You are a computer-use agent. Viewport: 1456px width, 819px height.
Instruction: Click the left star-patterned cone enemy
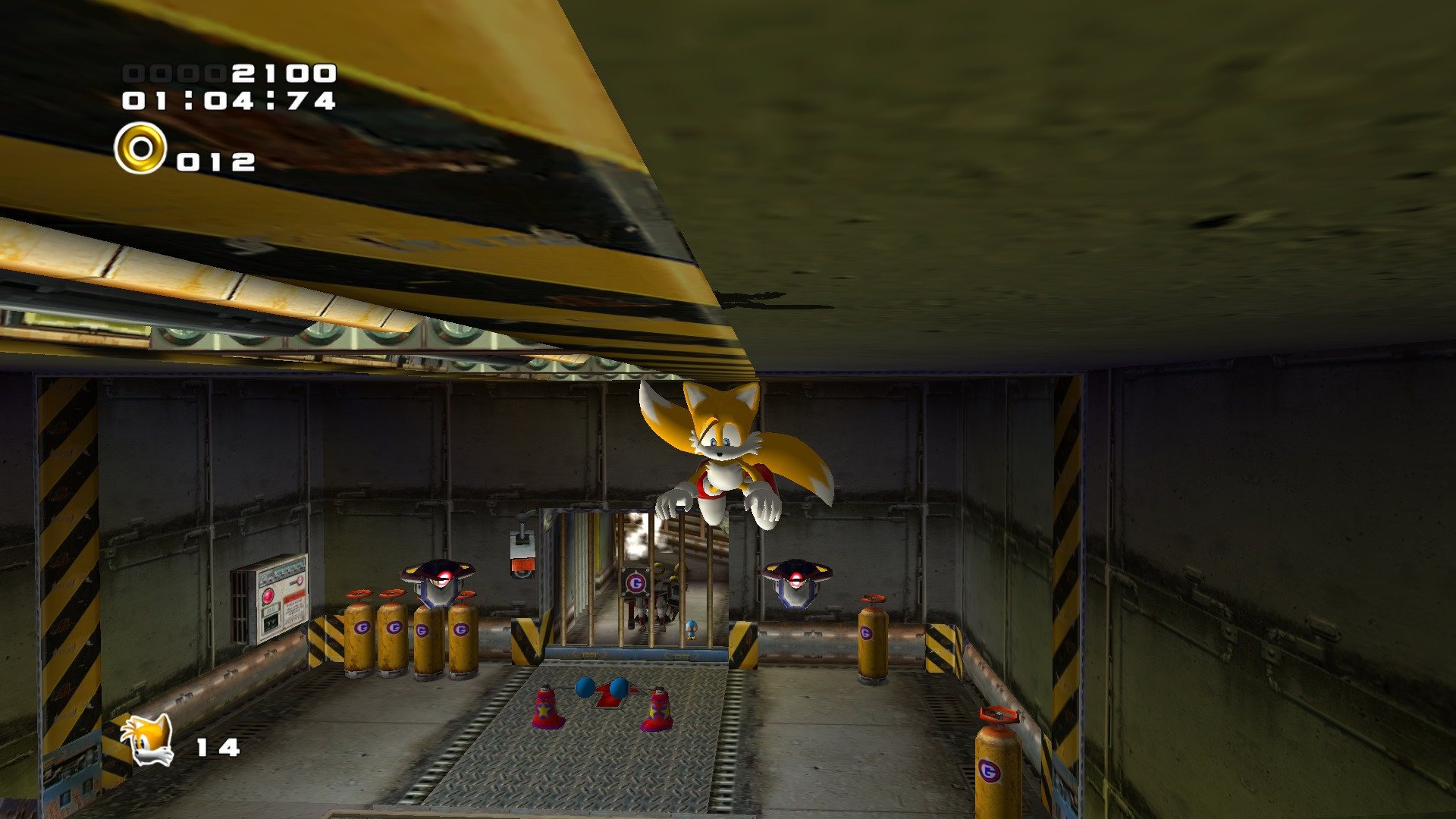tap(544, 711)
